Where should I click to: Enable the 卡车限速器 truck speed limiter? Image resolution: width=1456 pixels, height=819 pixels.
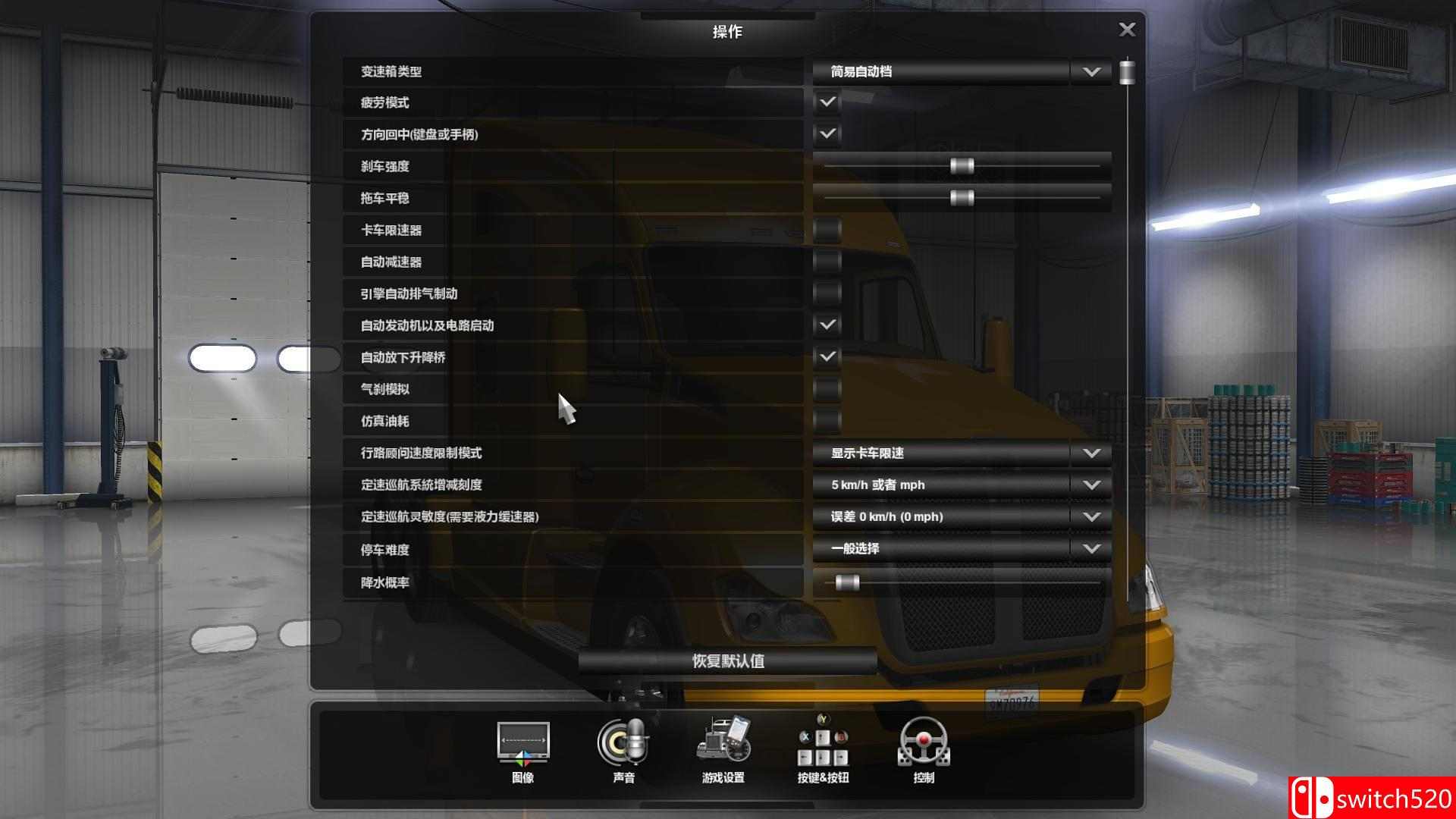pos(827,230)
